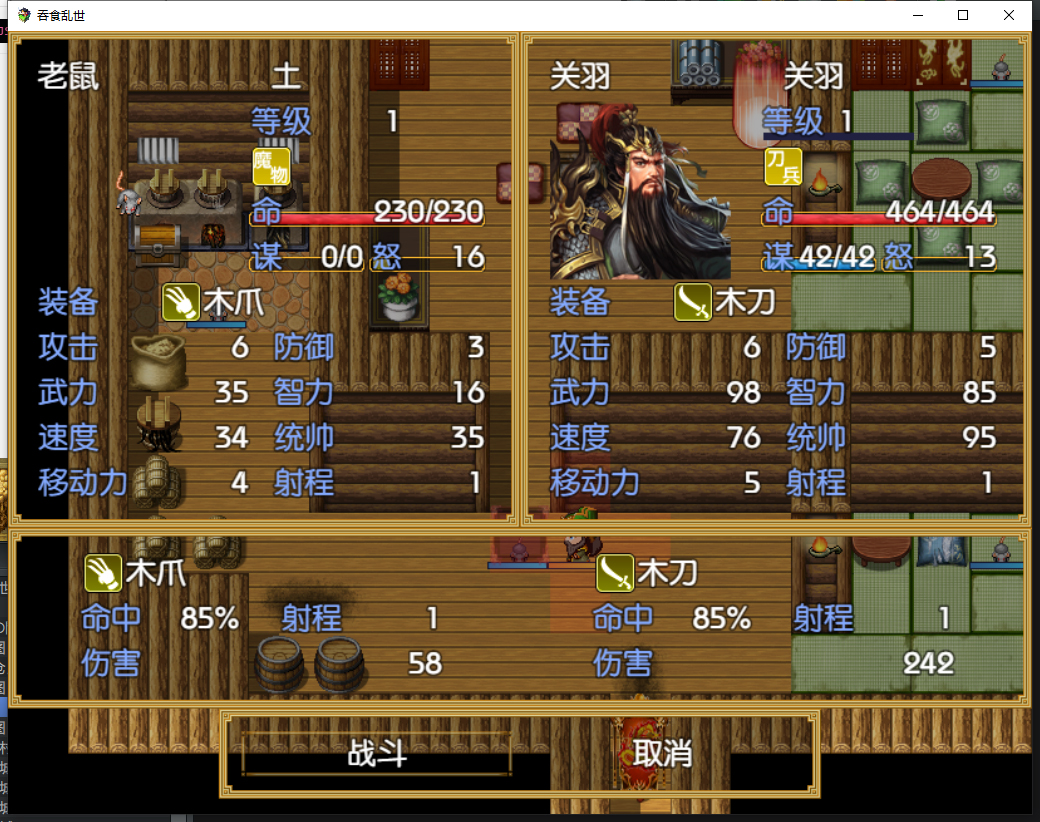Select Guan Yu's 刀兵 class badge
Image resolution: width=1040 pixels, height=822 pixels.
pos(783,166)
